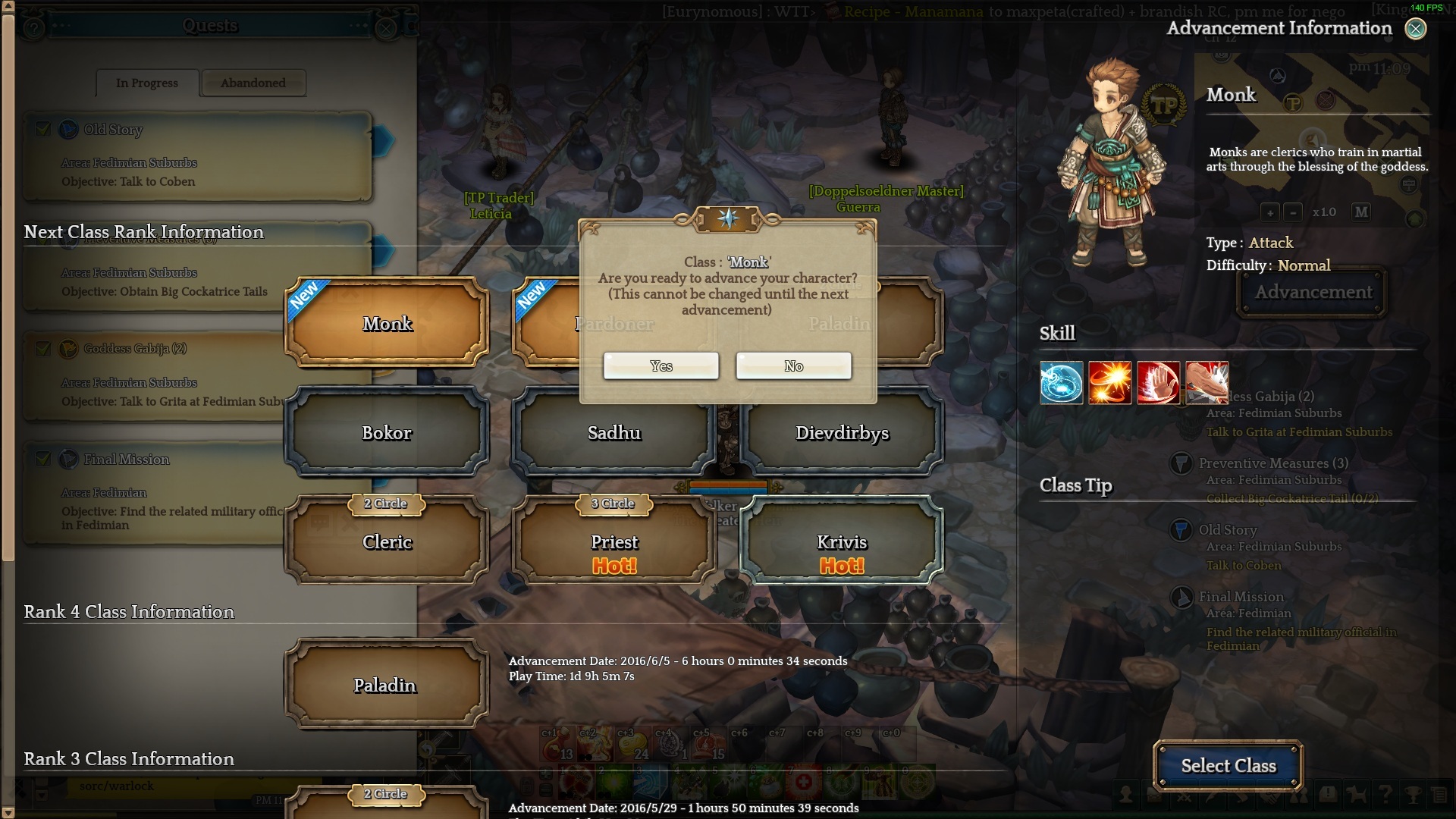
Task: Click the Select Class button
Action: [1228, 766]
